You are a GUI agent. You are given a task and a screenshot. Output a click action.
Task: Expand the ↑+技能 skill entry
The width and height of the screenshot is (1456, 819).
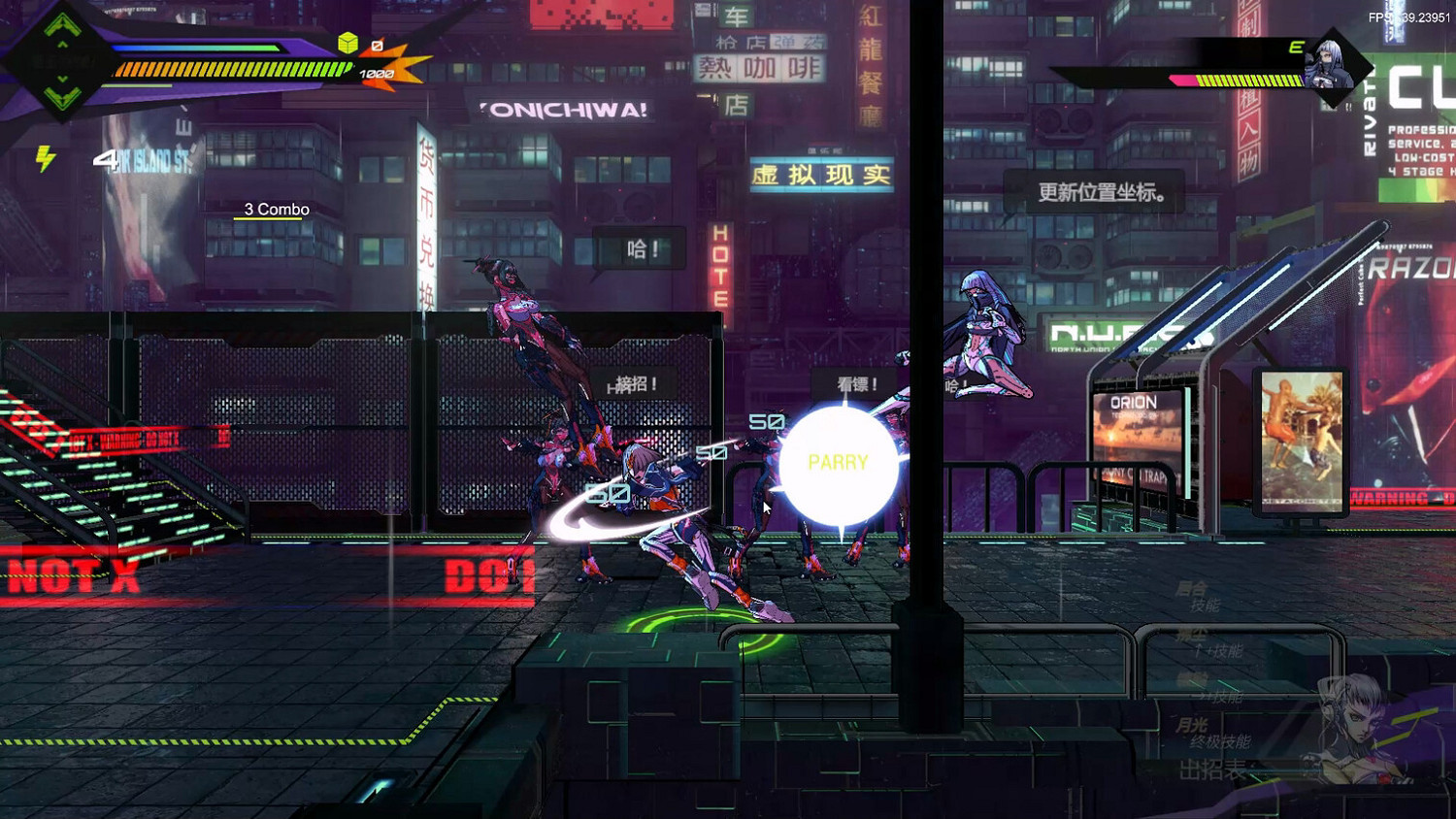pos(1219,650)
